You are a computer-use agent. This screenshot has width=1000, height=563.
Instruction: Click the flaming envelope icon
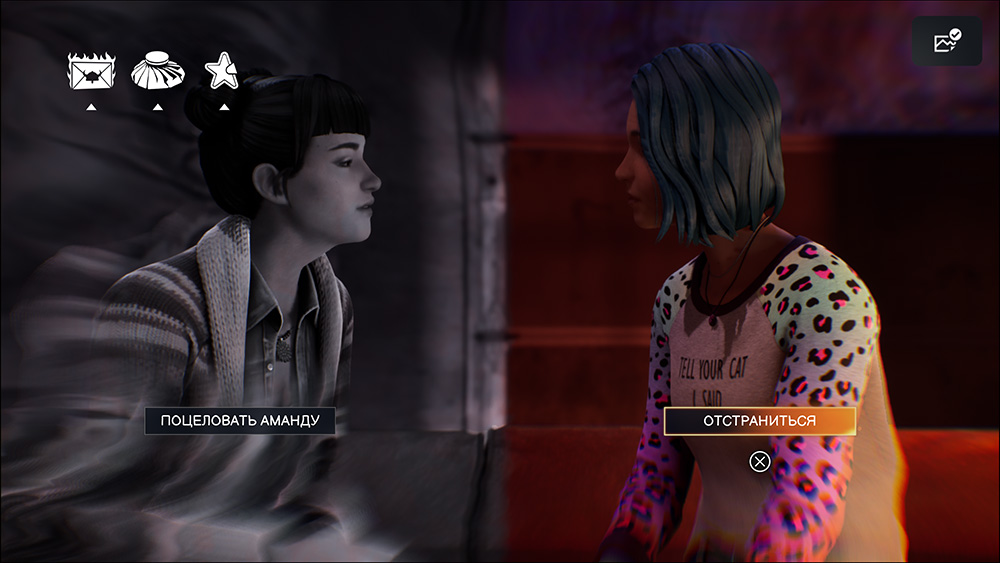click(90, 72)
